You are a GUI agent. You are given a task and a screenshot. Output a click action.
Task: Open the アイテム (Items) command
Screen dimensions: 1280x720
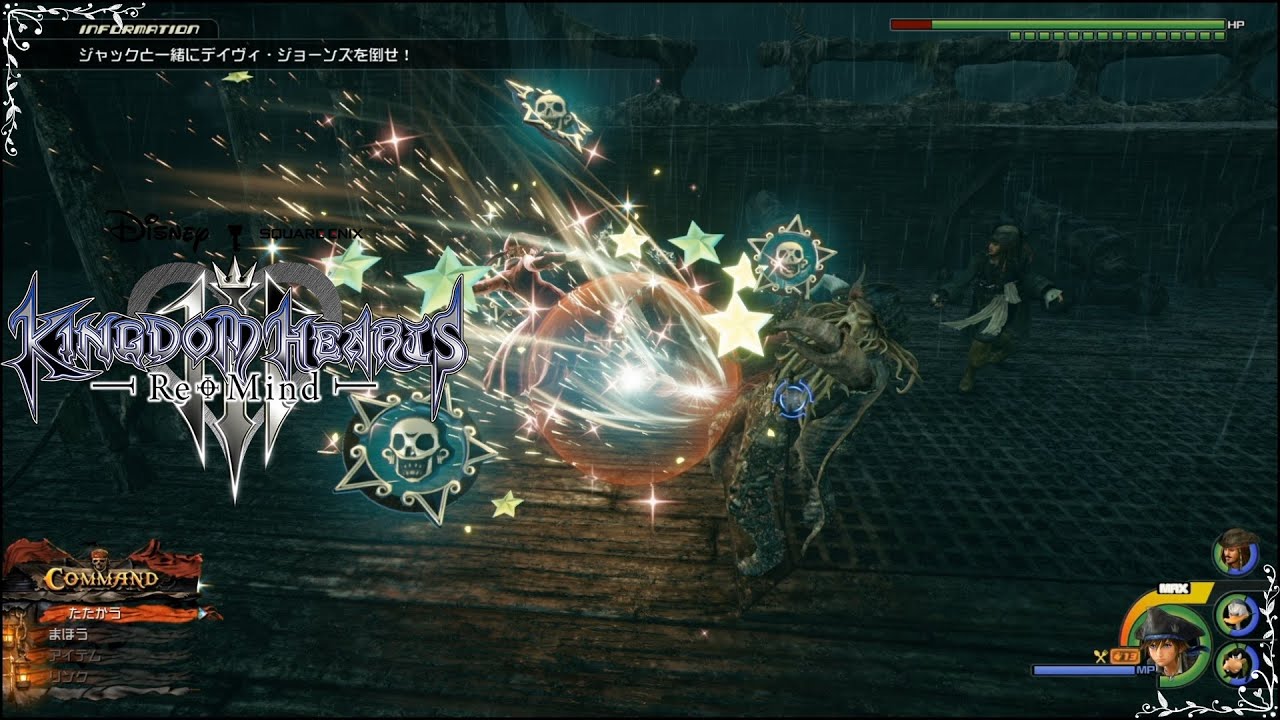click(x=73, y=656)
